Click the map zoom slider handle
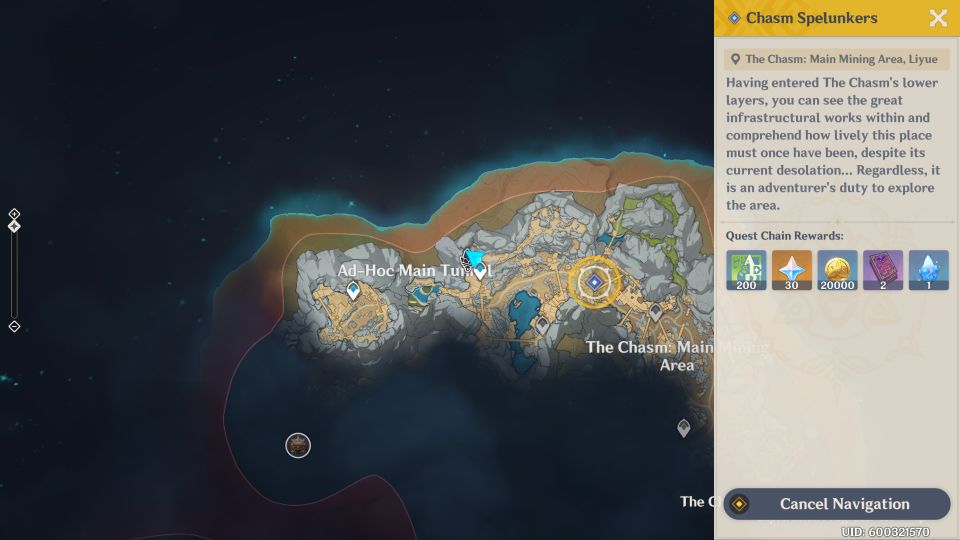The image size is (960, 540). 14,226
